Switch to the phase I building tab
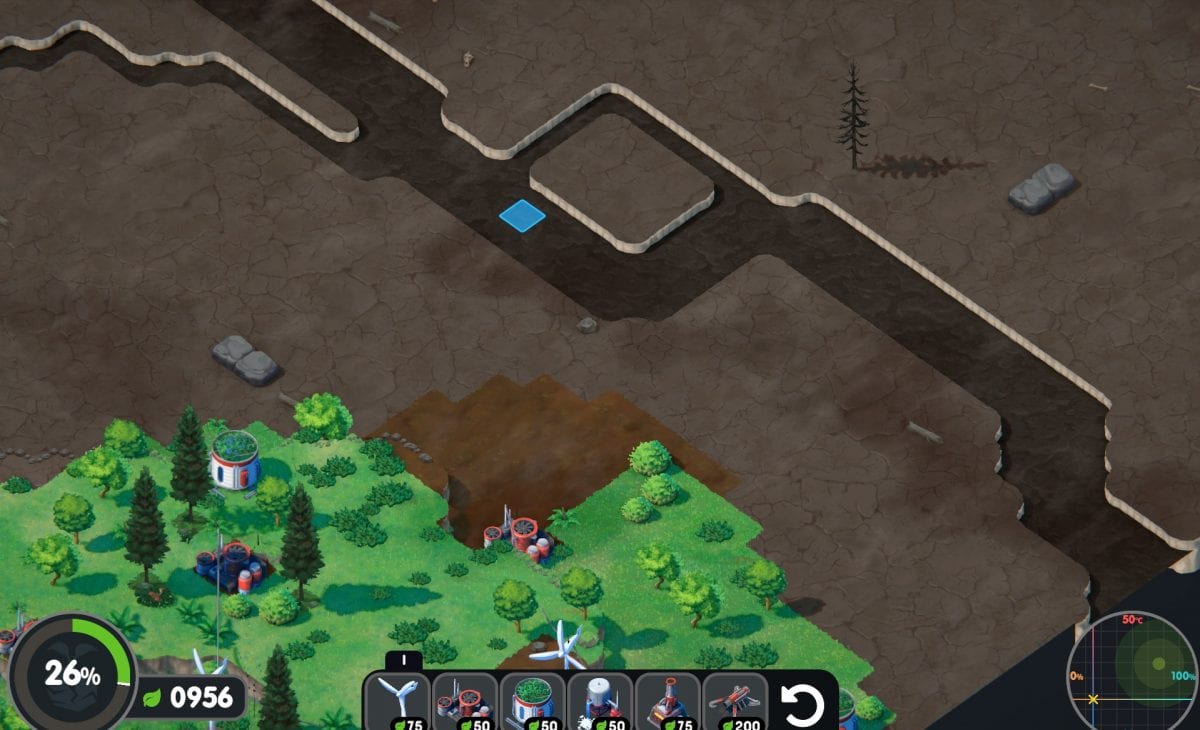 (403, 660)
